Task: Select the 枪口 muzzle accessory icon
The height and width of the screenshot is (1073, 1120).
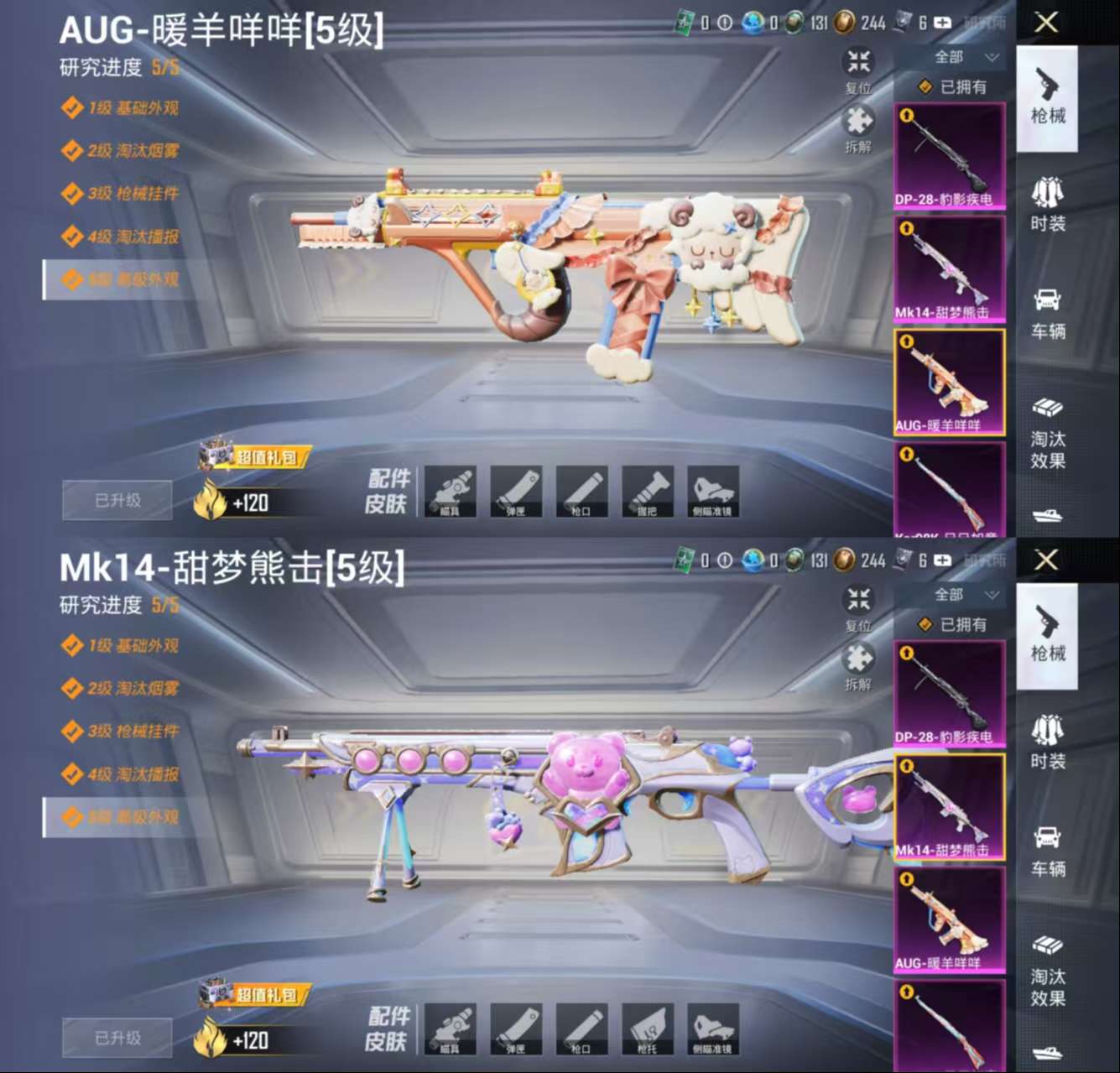Action: (582, 492)
